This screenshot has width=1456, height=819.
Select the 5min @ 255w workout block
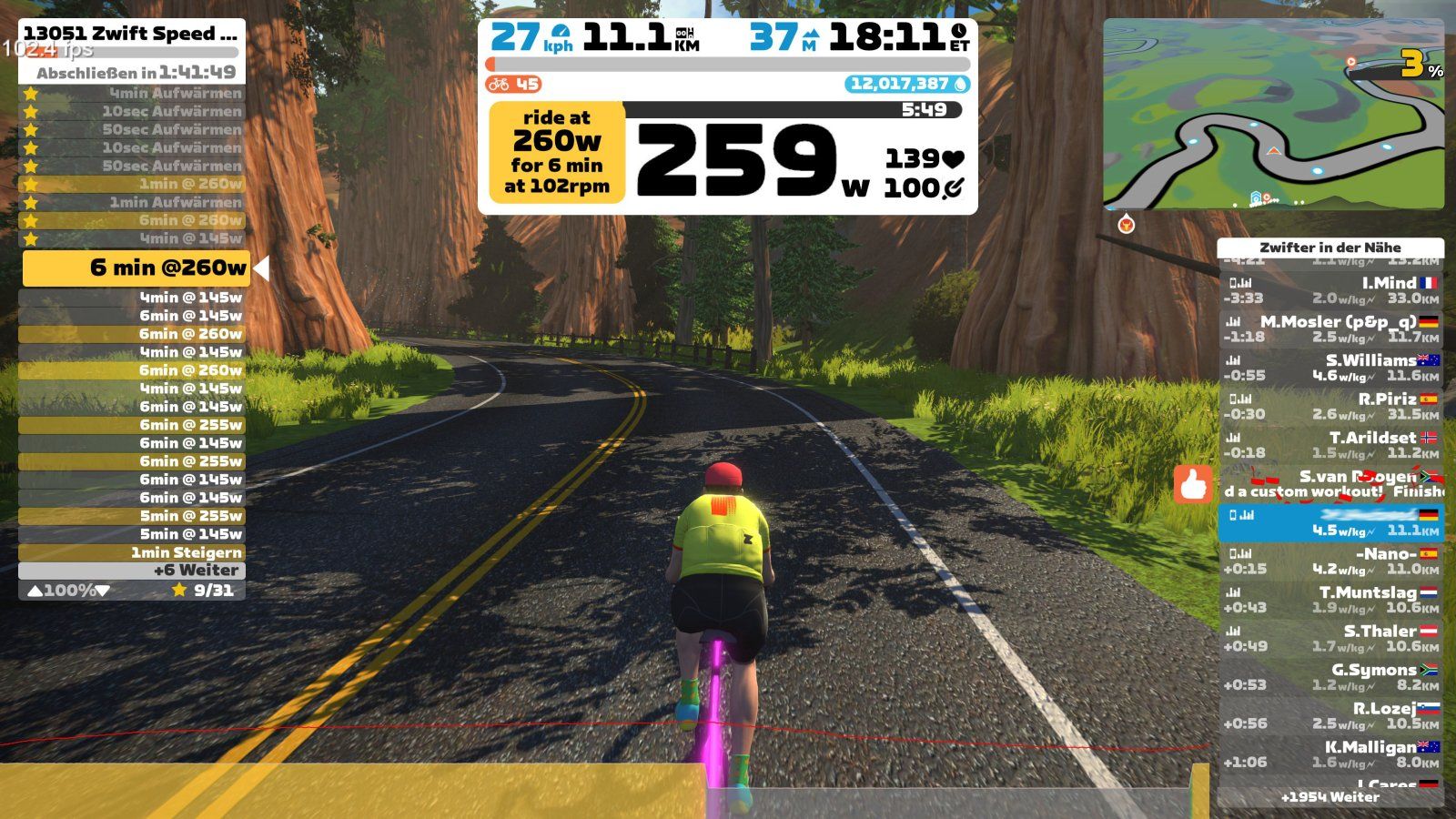click(132, 516)
